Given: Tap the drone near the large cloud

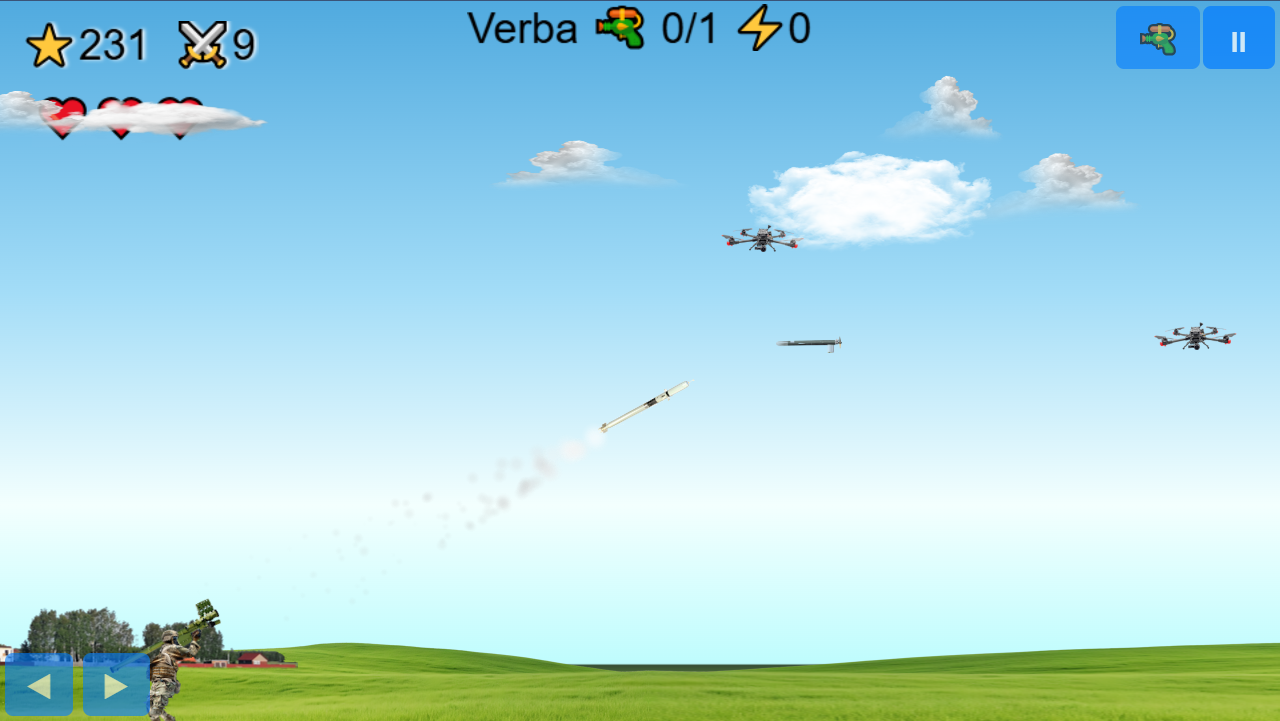Looking at the screenshot, I should click(x=762, y=239).
